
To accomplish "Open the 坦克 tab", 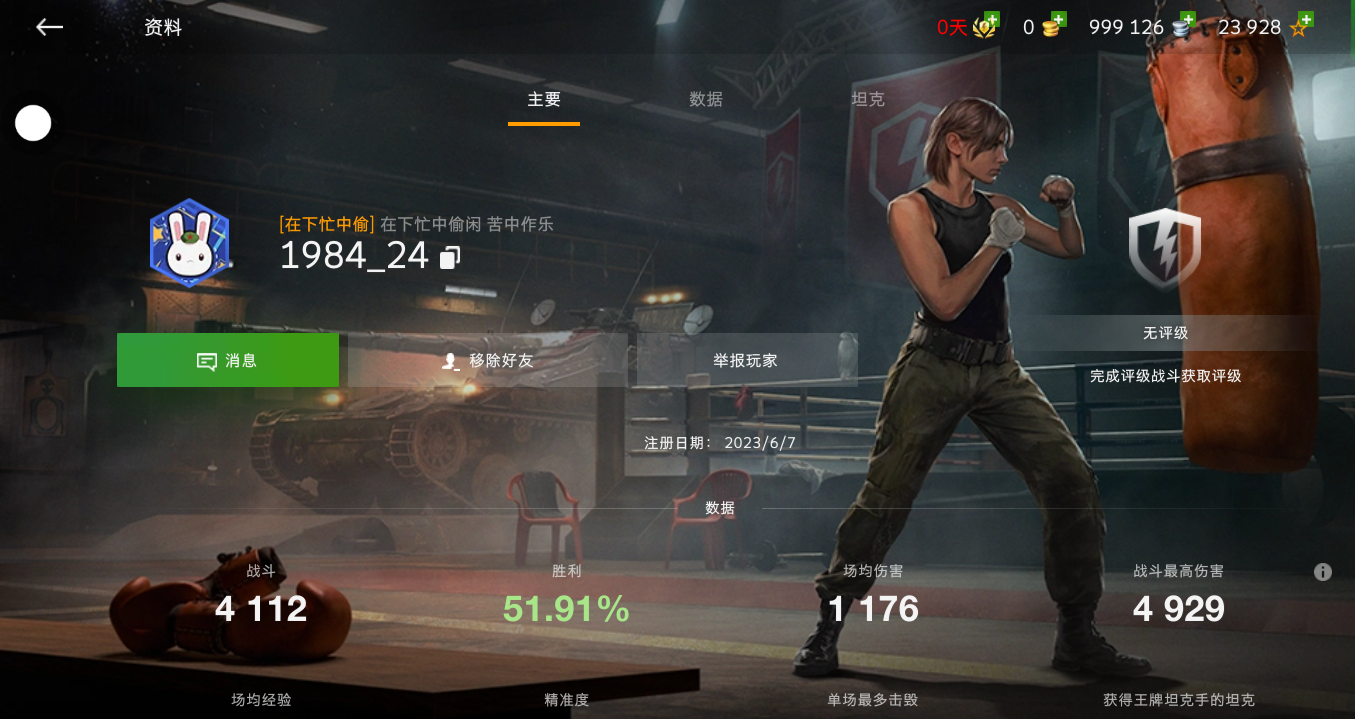I will (x=867, y=100).
